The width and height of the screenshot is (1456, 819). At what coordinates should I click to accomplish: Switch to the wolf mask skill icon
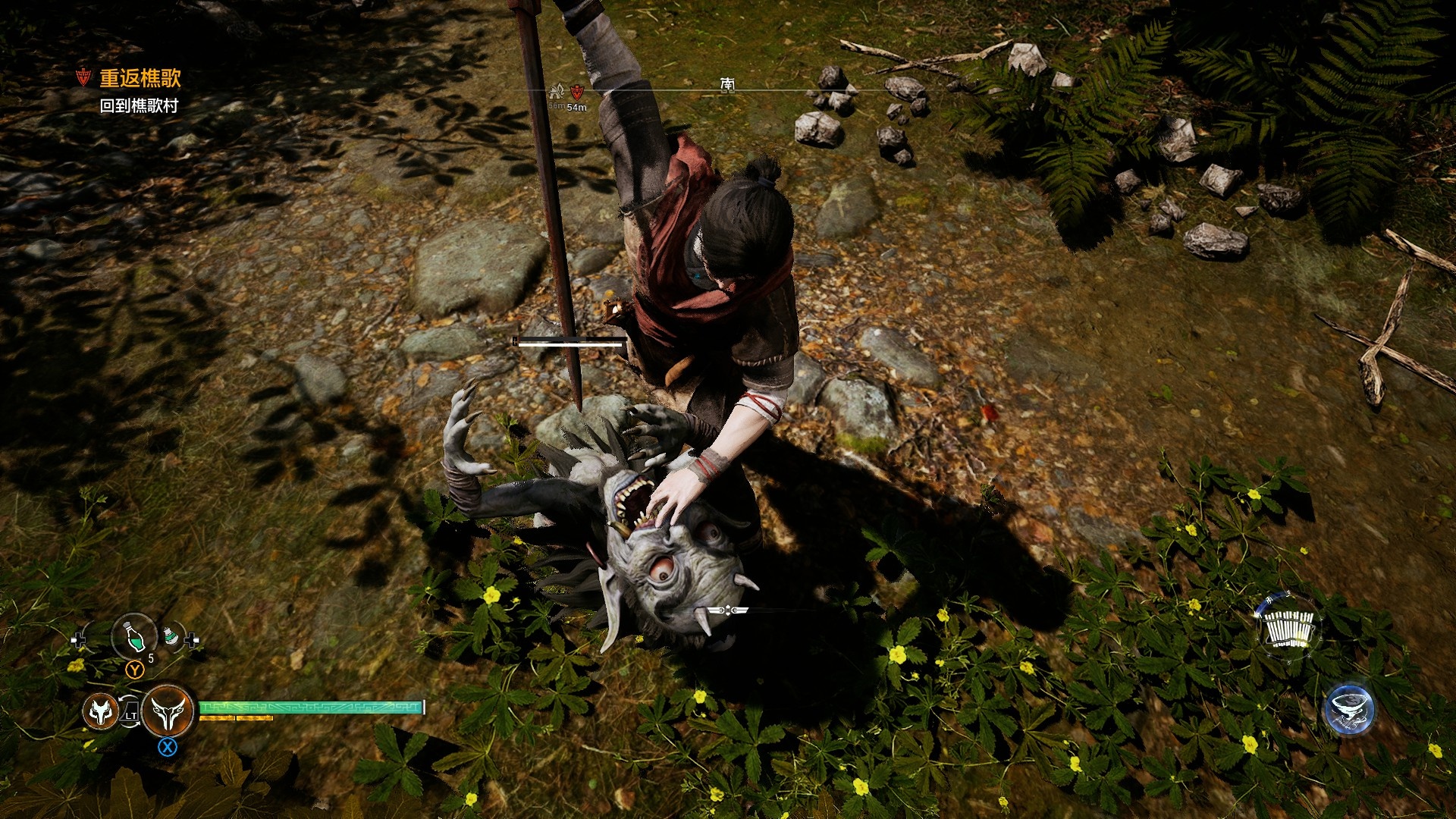coord(100,711)
